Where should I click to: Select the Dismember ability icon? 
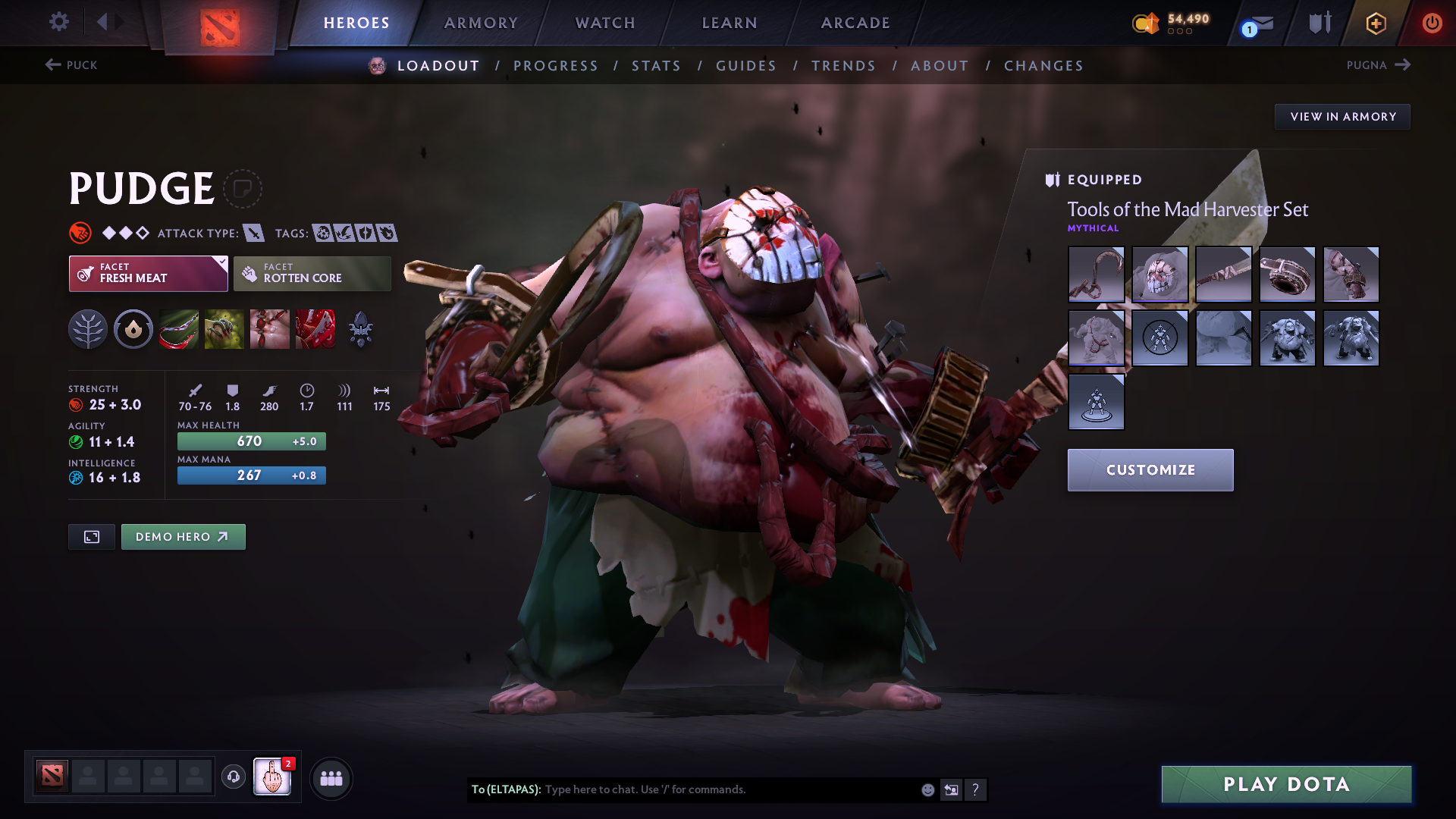tap(315, 329)
